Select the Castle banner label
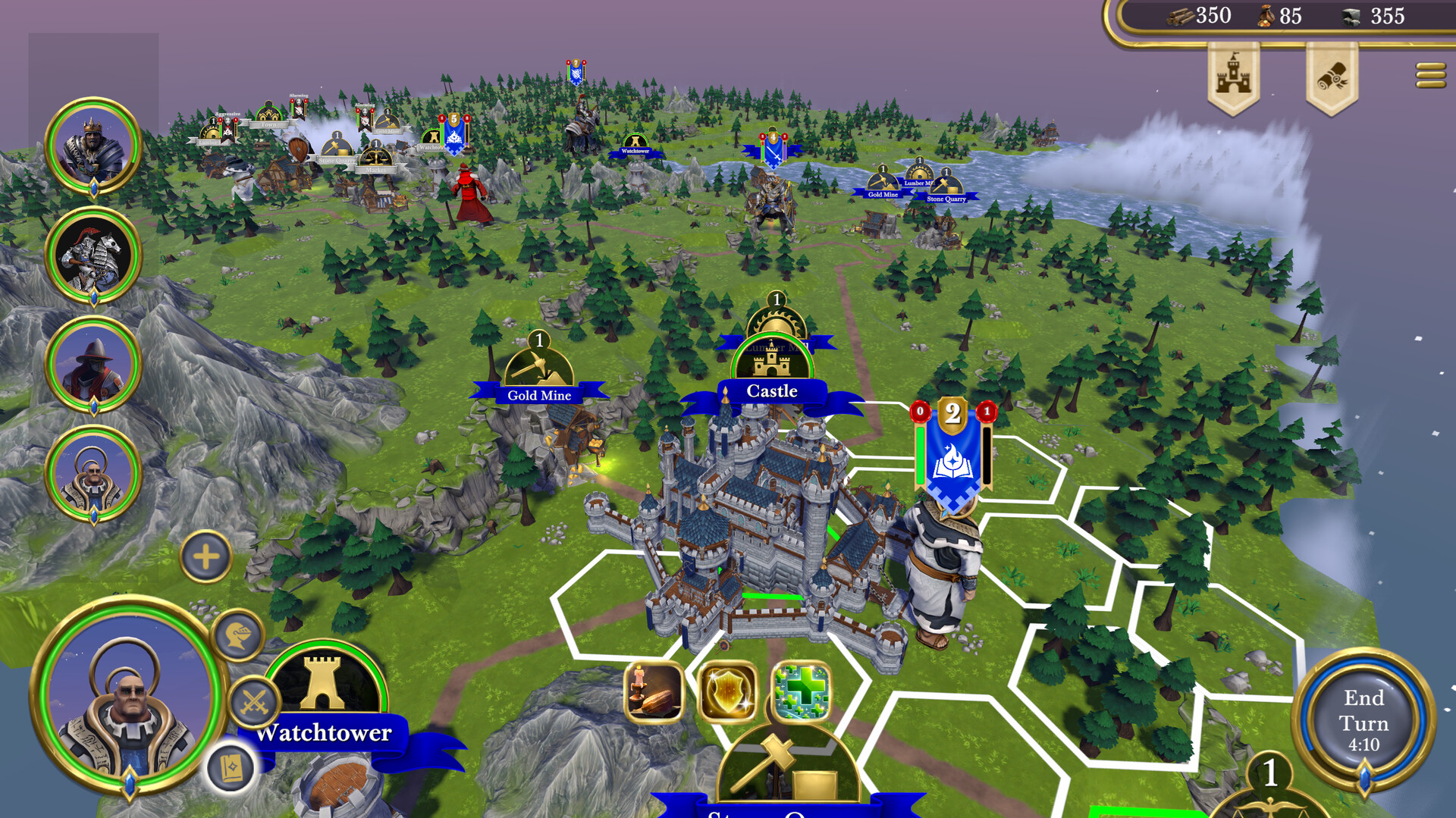 pos(773,391)
